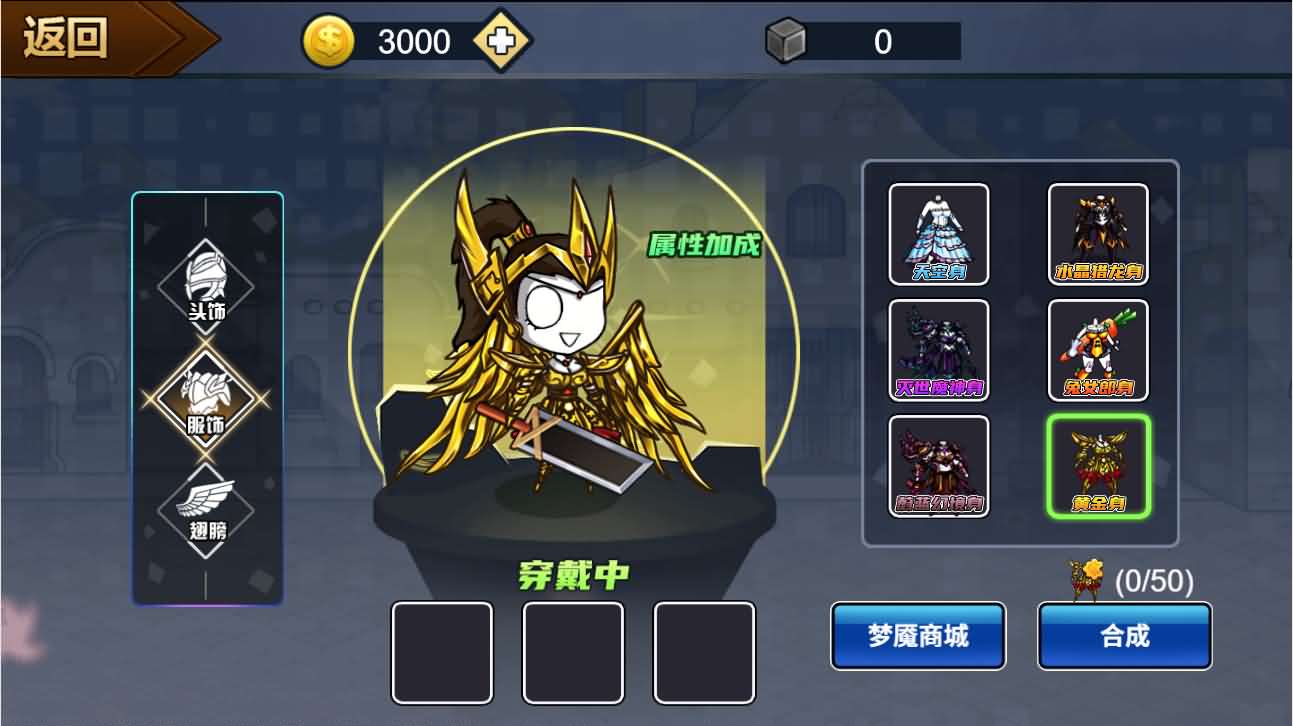The height and width of the screenshot is (726, 1293).
Task: Click the highlighted 黄金身 costume
Action: click(1098, 467)
